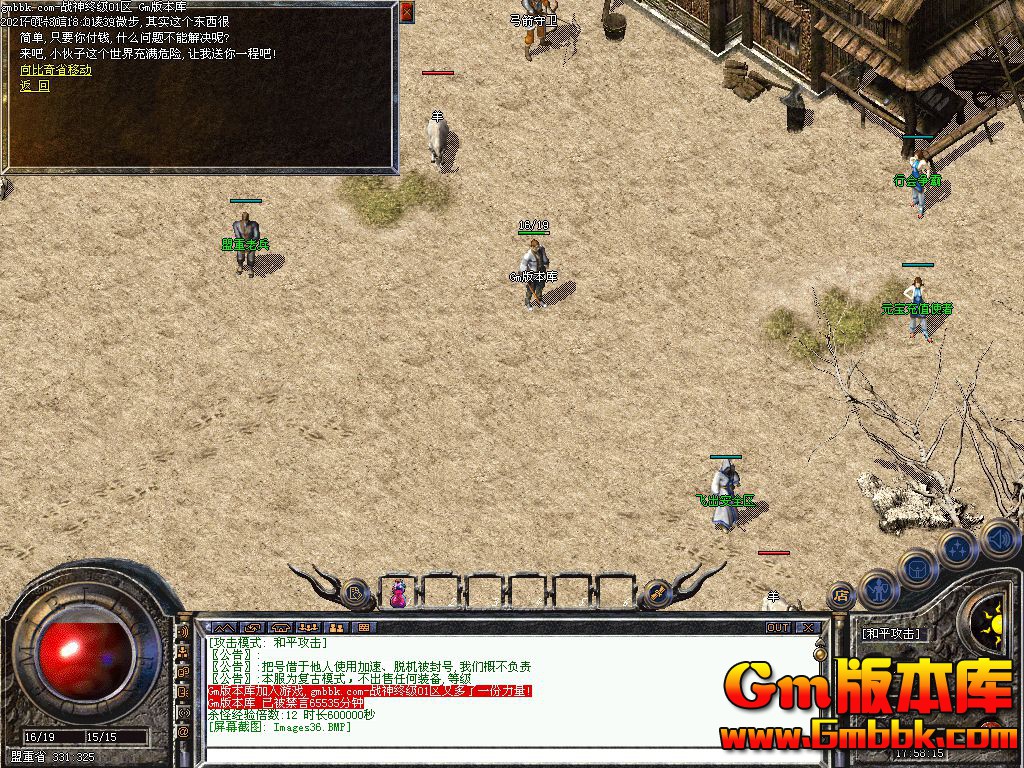The width and height of the screenshot is (1024, 768).
Task: Click the mountain-shaped icon above the chat log
Action: point(224,627)
